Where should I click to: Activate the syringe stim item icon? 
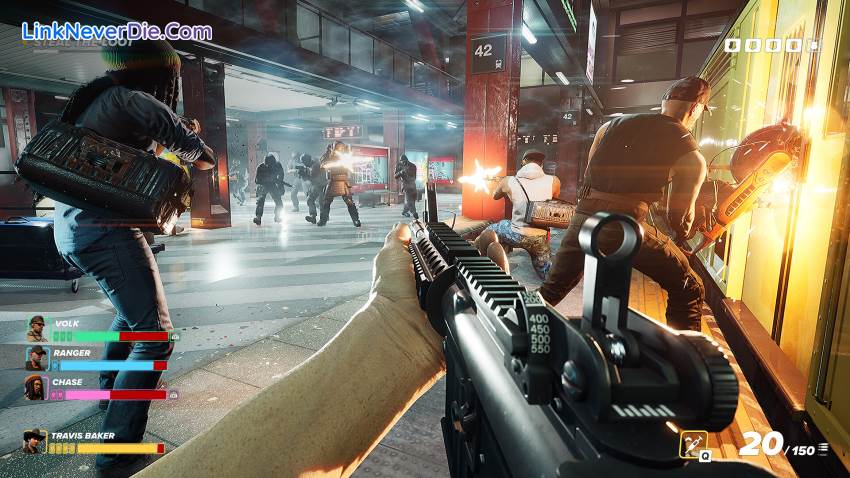tap(693, 445)
